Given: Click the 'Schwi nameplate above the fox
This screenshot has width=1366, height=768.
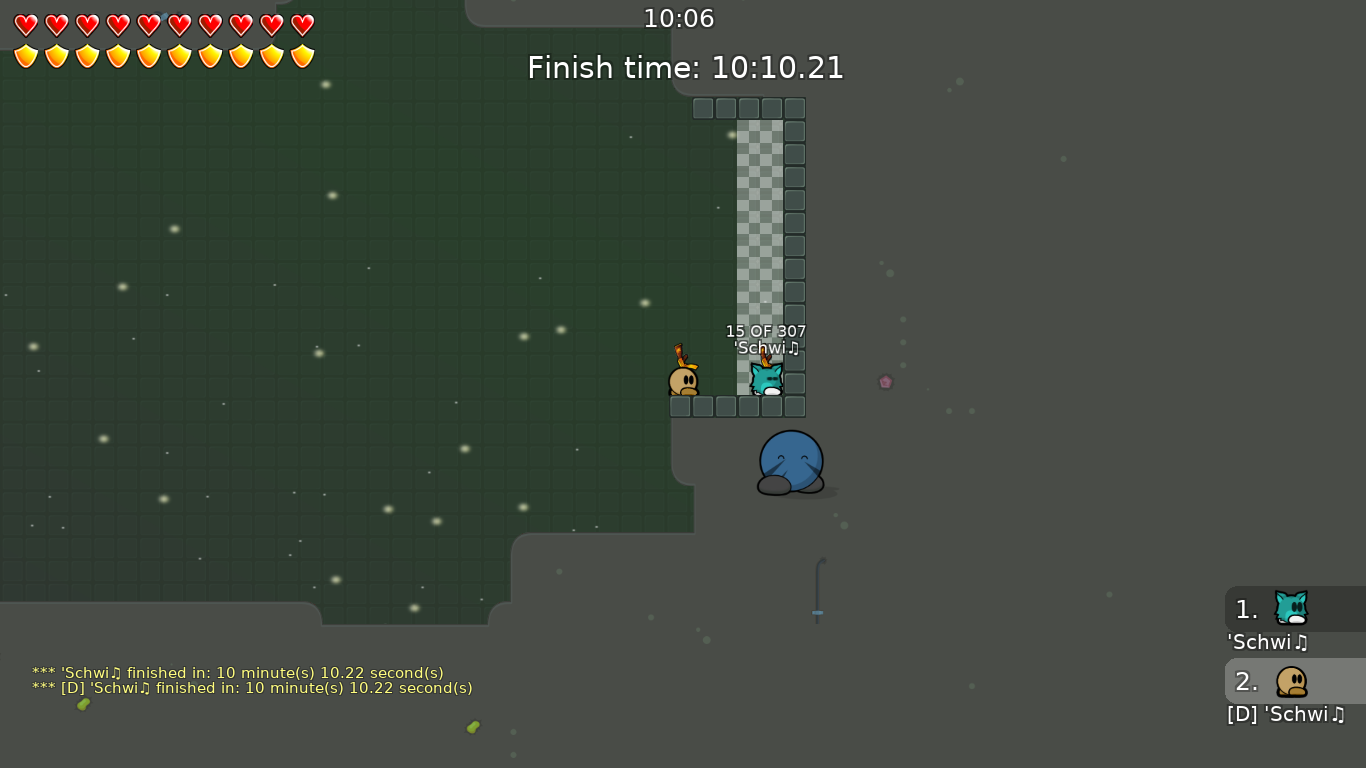Looking at the screenshot, I should [x=765, y=348].
